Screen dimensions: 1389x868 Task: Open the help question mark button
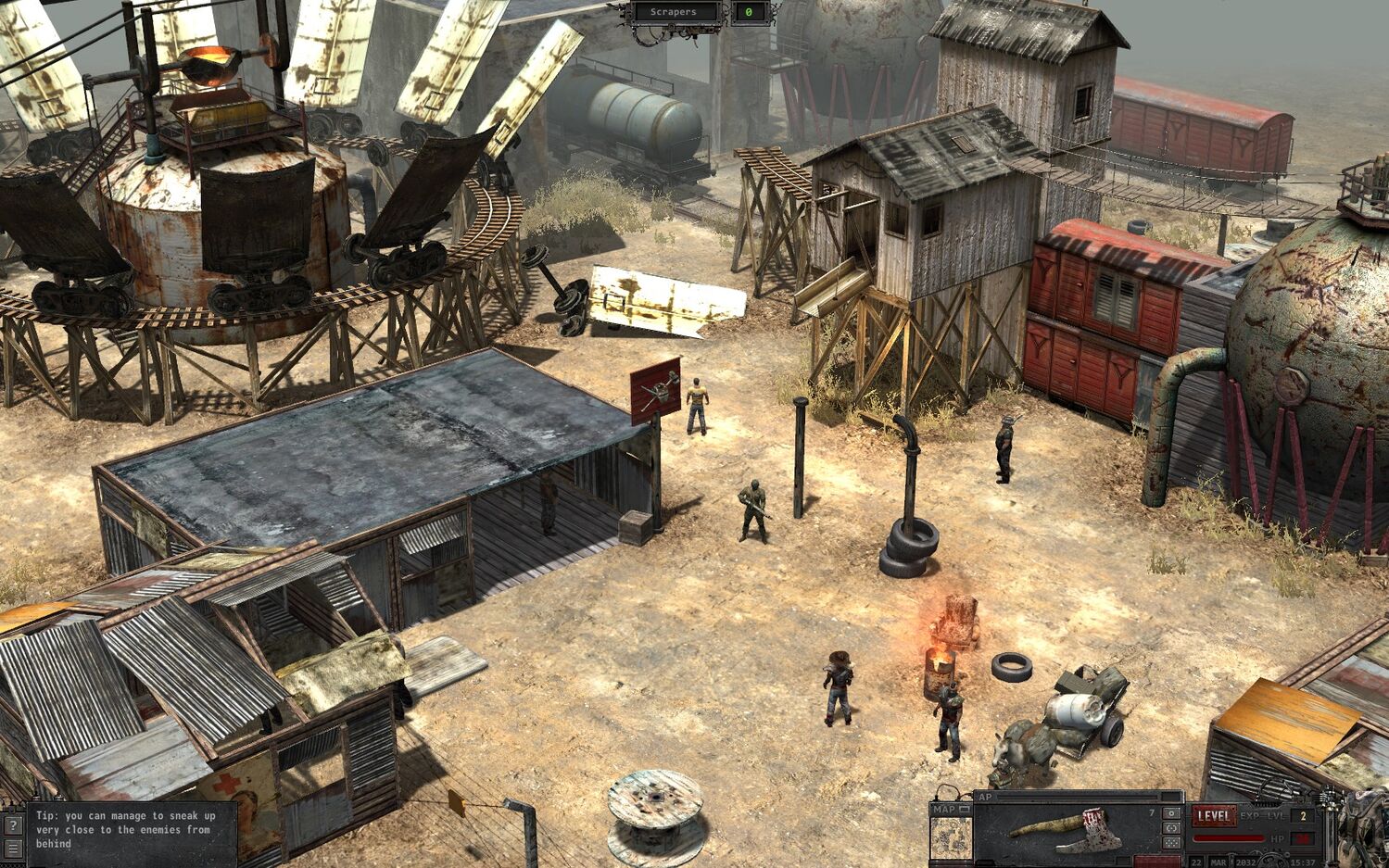(x=13, y=824)
